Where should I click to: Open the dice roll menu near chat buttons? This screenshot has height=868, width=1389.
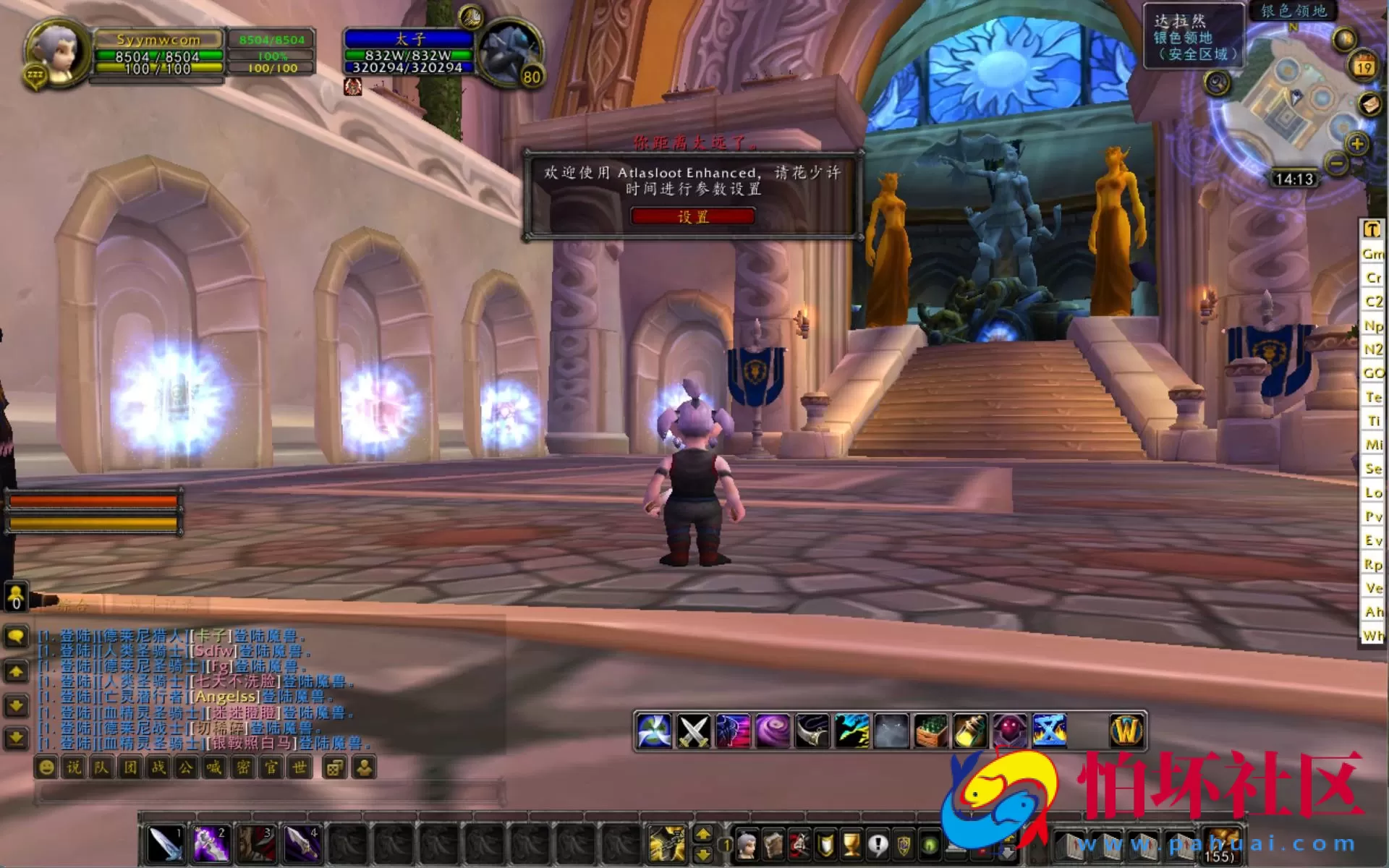(334, 768)
